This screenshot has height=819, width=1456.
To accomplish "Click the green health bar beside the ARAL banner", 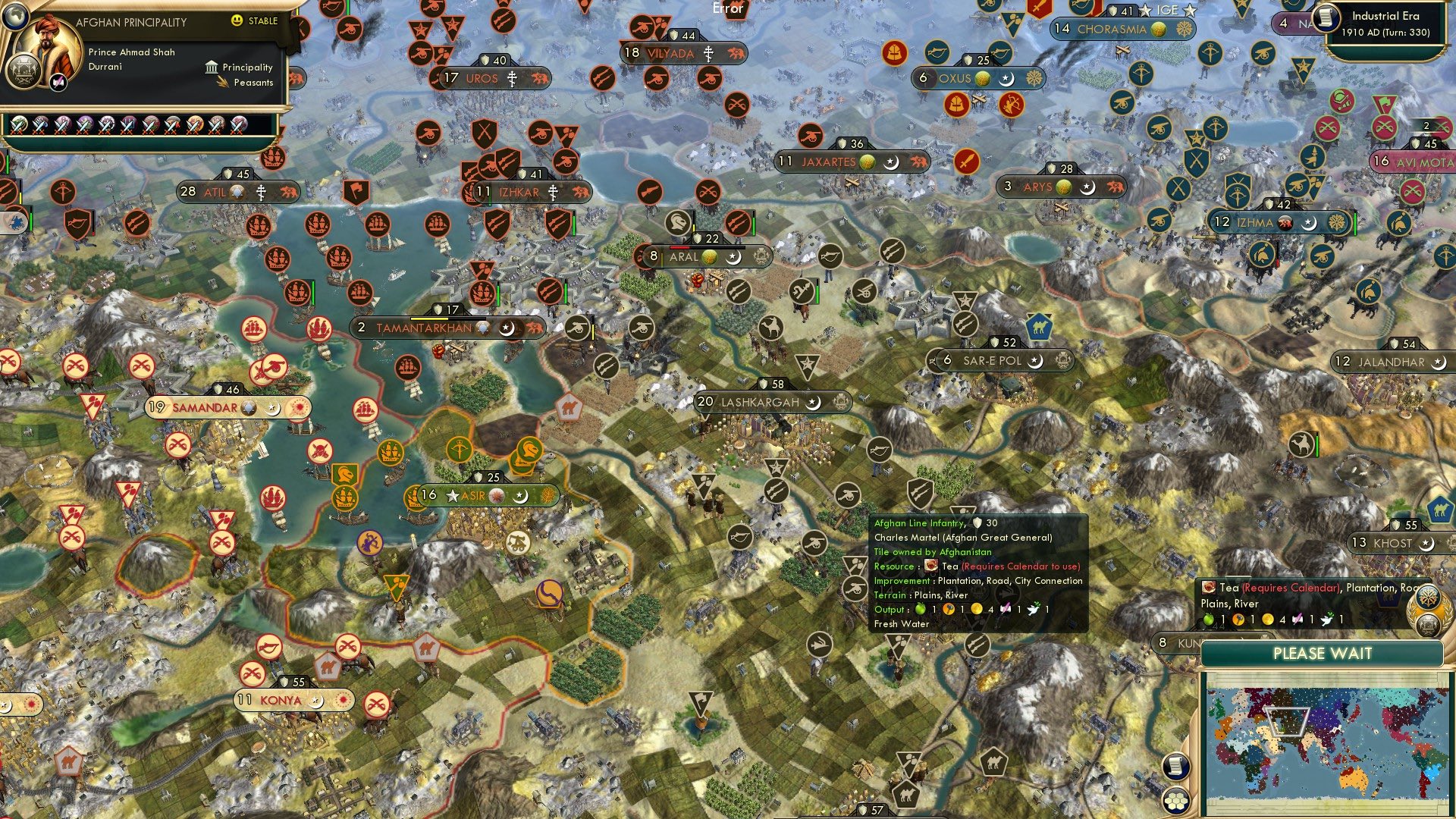I will point(754,226).
